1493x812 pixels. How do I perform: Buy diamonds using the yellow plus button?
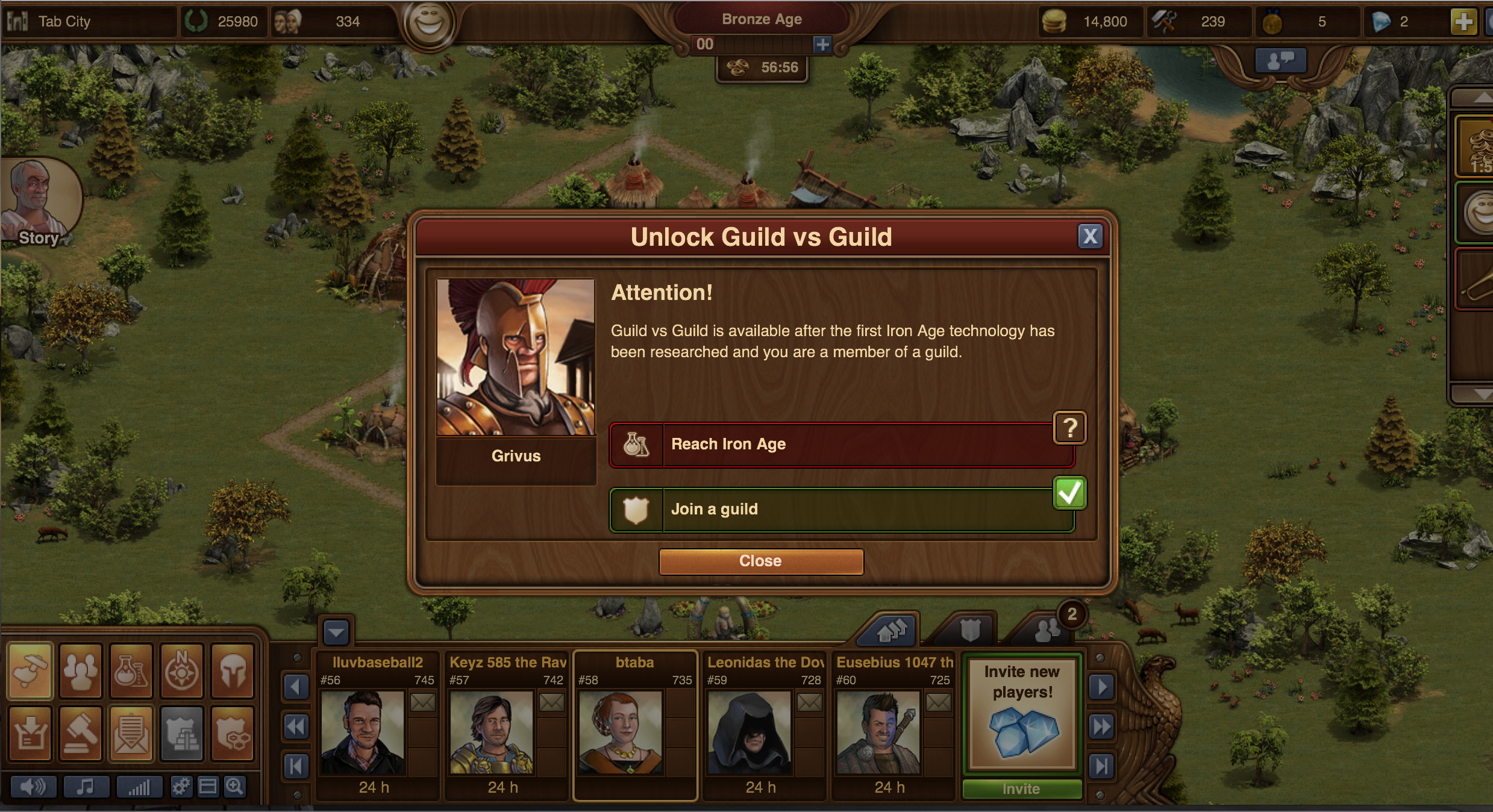1463,22
